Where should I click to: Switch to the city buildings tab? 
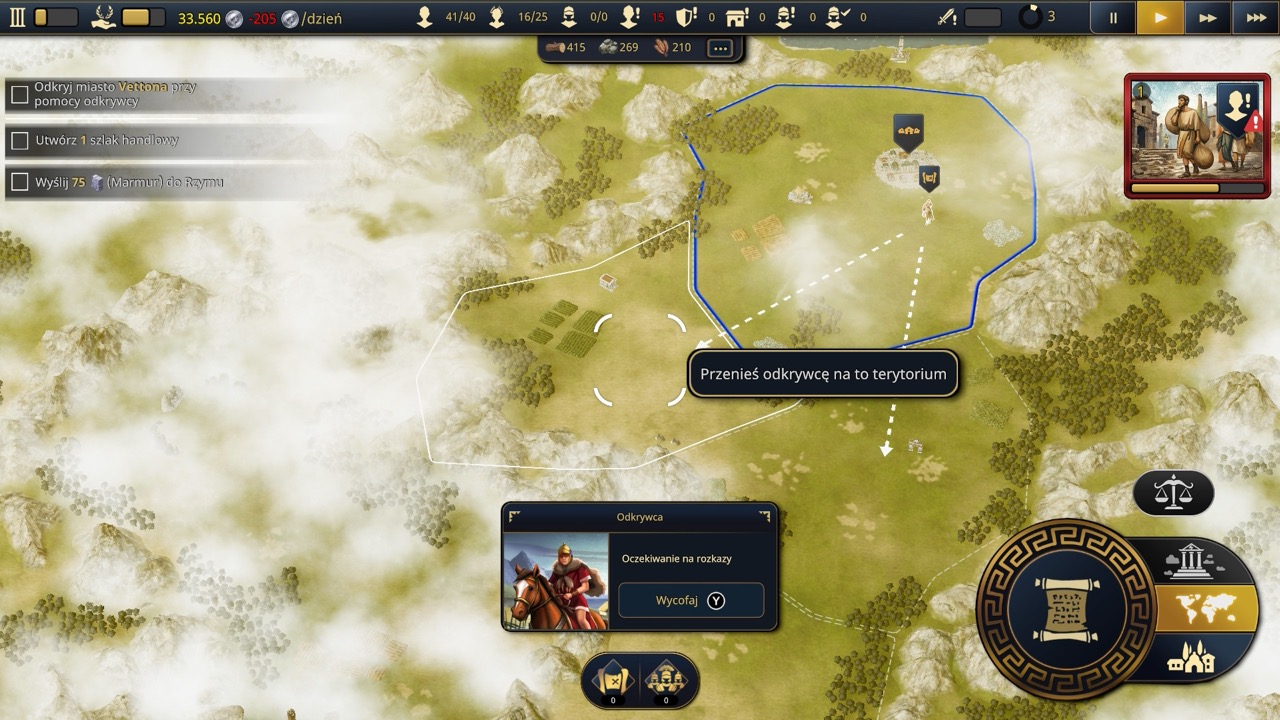click(x=1190, y=658)
